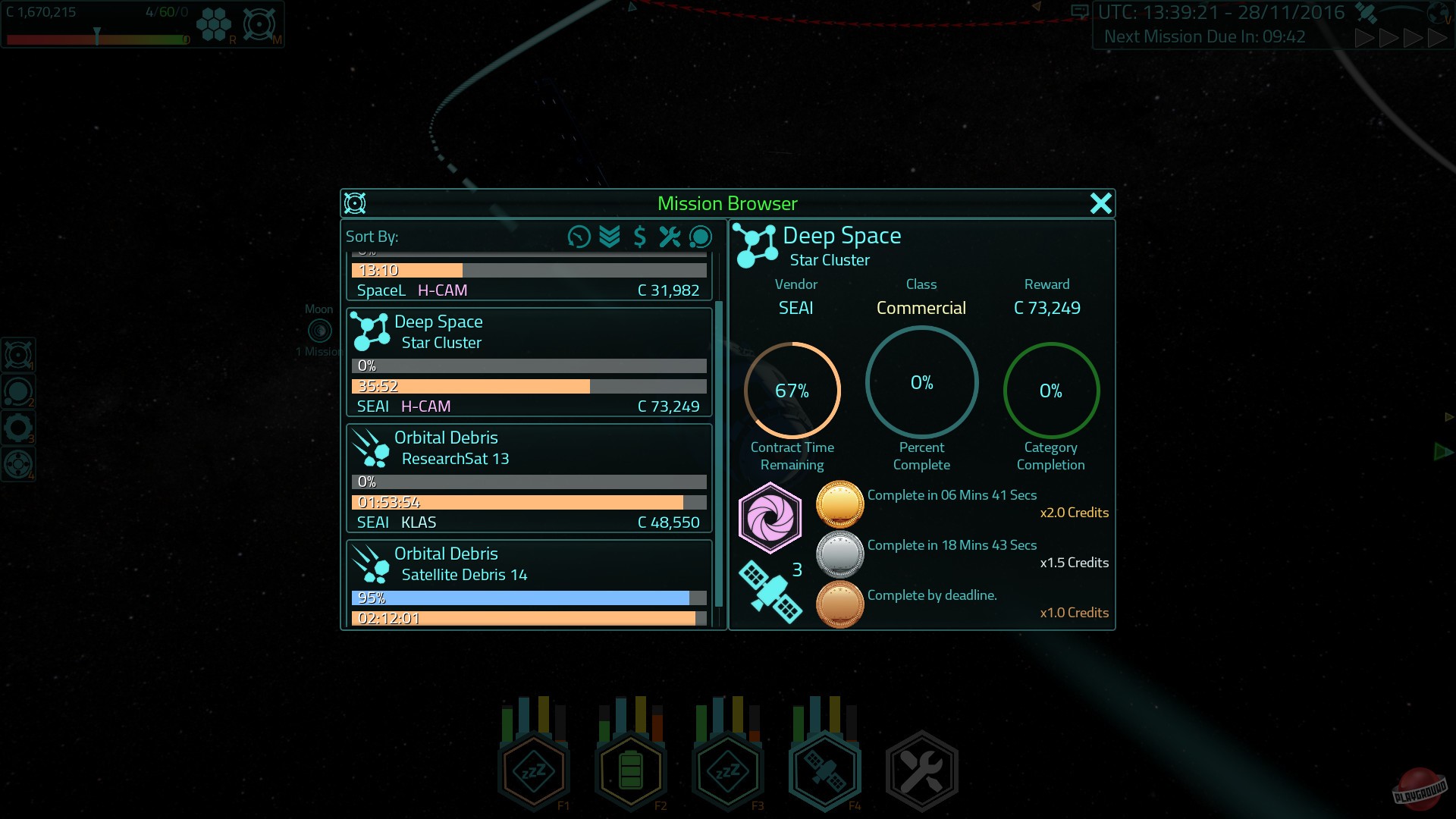Sort missions by orbit planet icon
The width and height of the screenshot is (1456, 819).
[700, 237]
